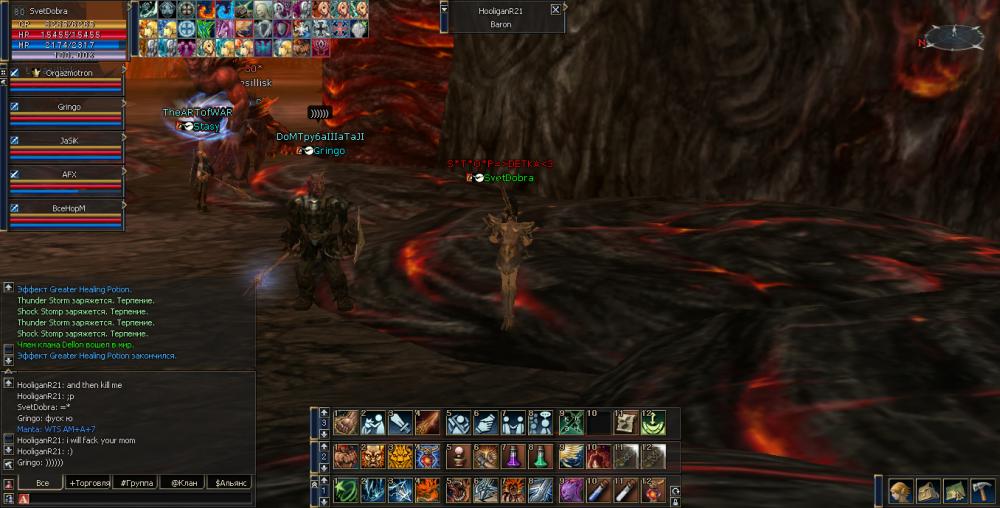Show the Альянс chat tab

pos(228,483)
